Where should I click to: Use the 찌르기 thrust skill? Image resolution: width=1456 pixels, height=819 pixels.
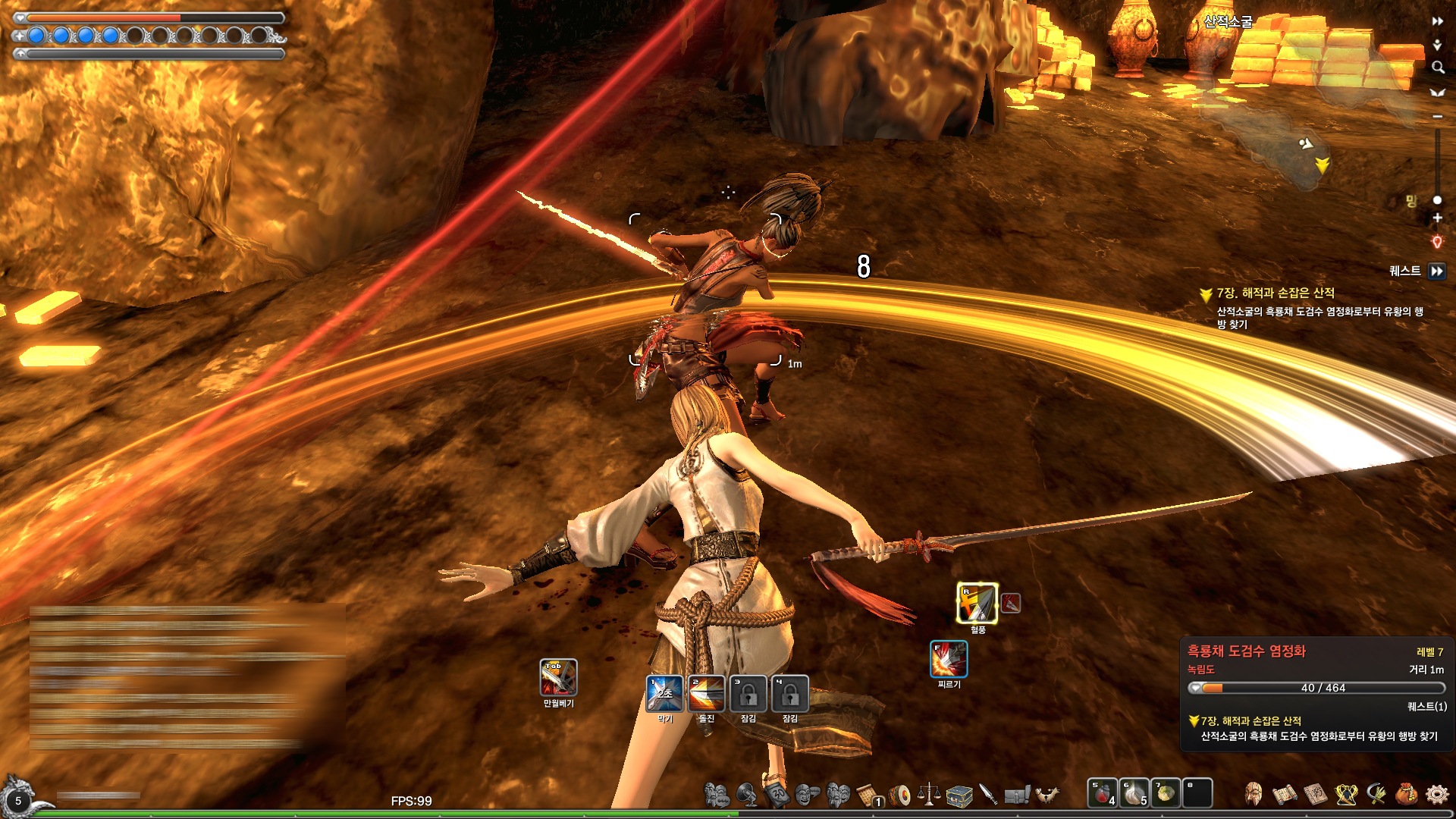[949, 659]
